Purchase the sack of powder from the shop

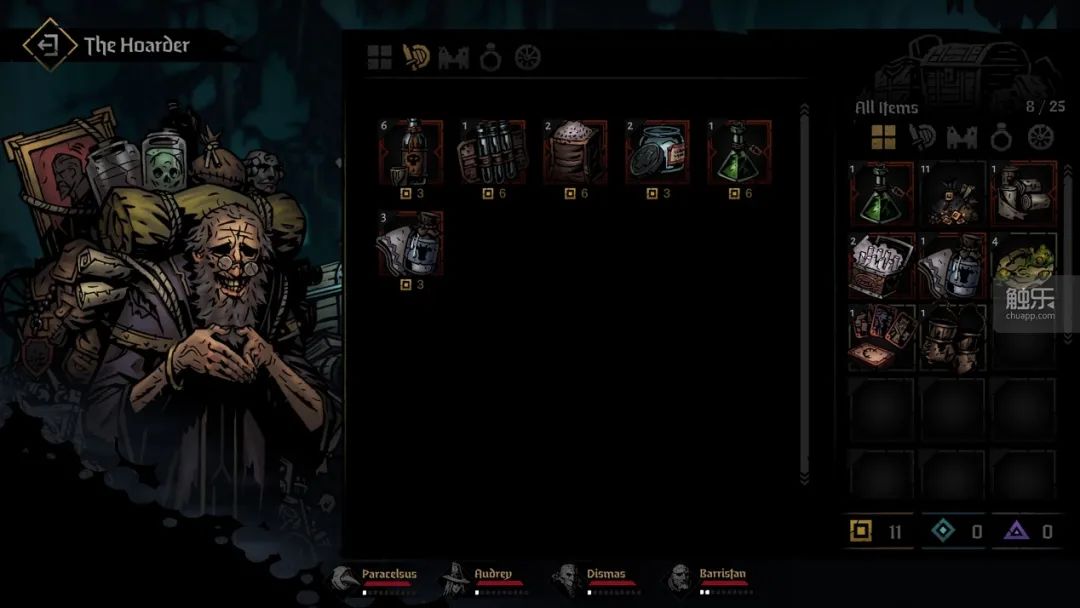[x=575, y=152]
